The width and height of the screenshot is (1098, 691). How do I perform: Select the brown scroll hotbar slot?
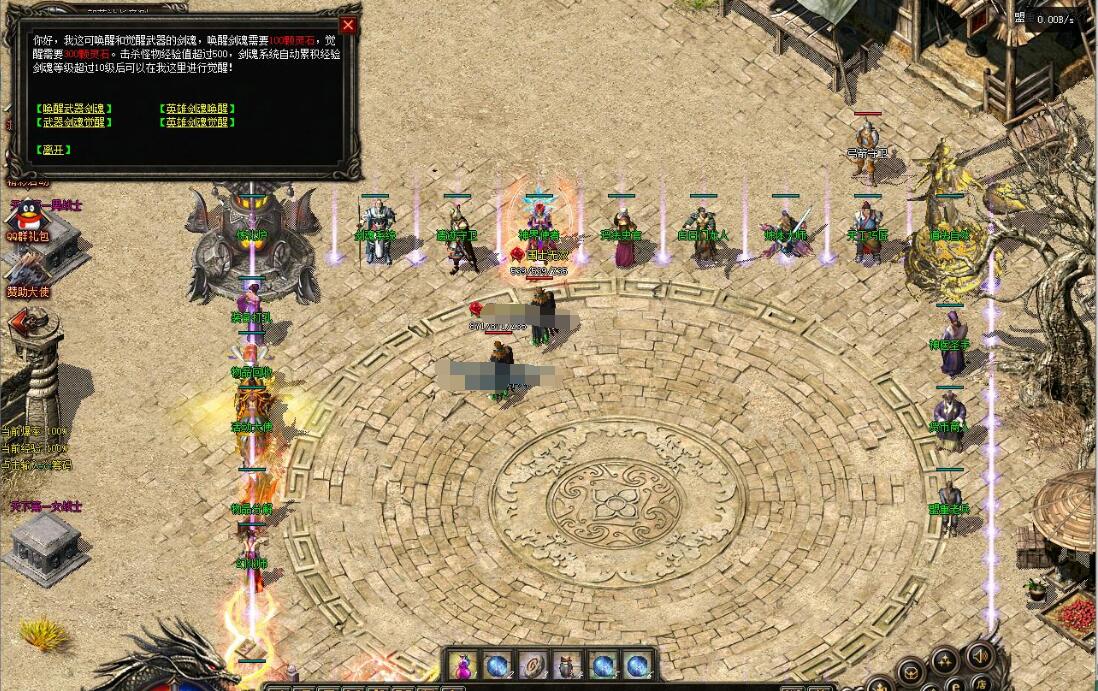pos(532,666)
